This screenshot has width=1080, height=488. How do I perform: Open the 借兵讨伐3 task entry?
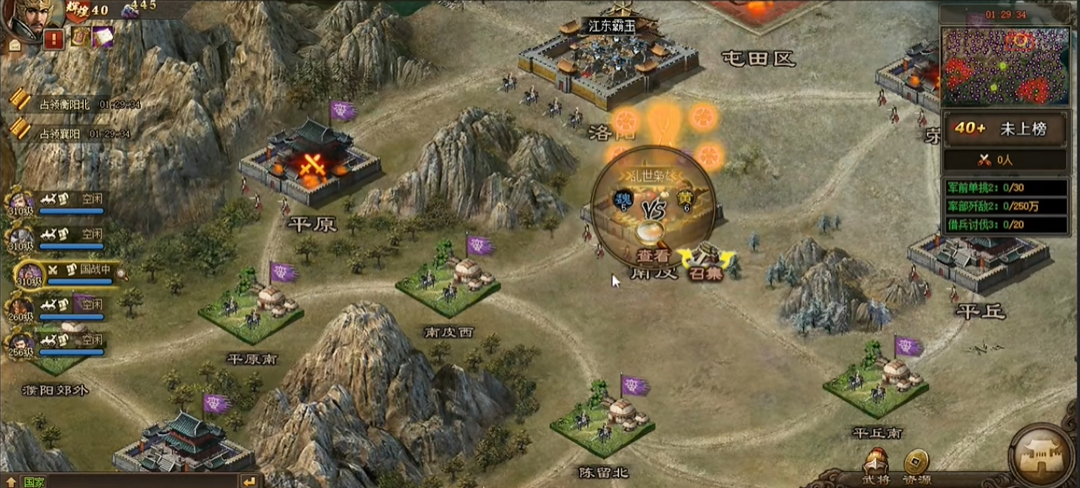1004,225
